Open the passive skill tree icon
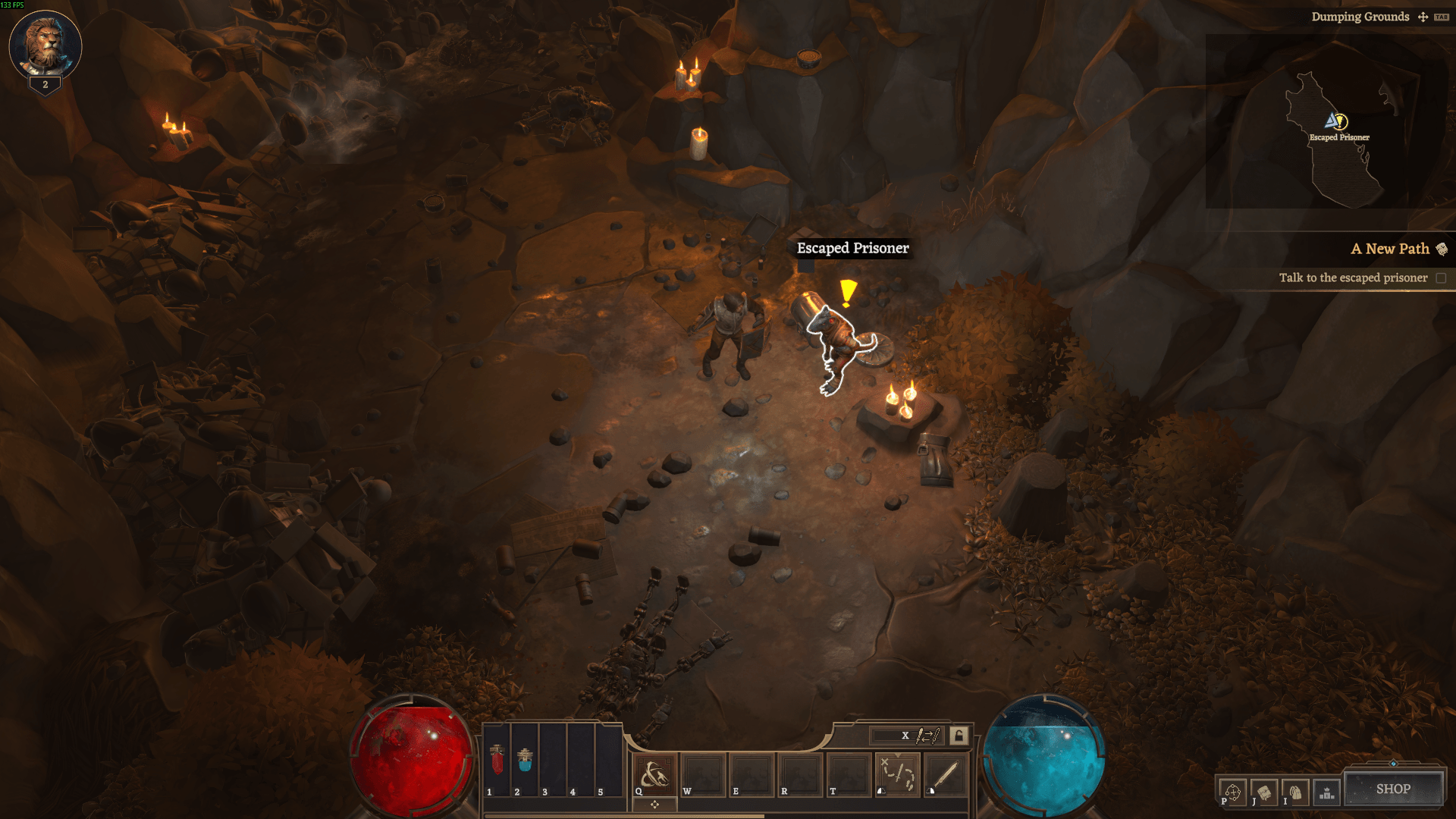The image size is (1456, 819). [x=1233, y=792]
